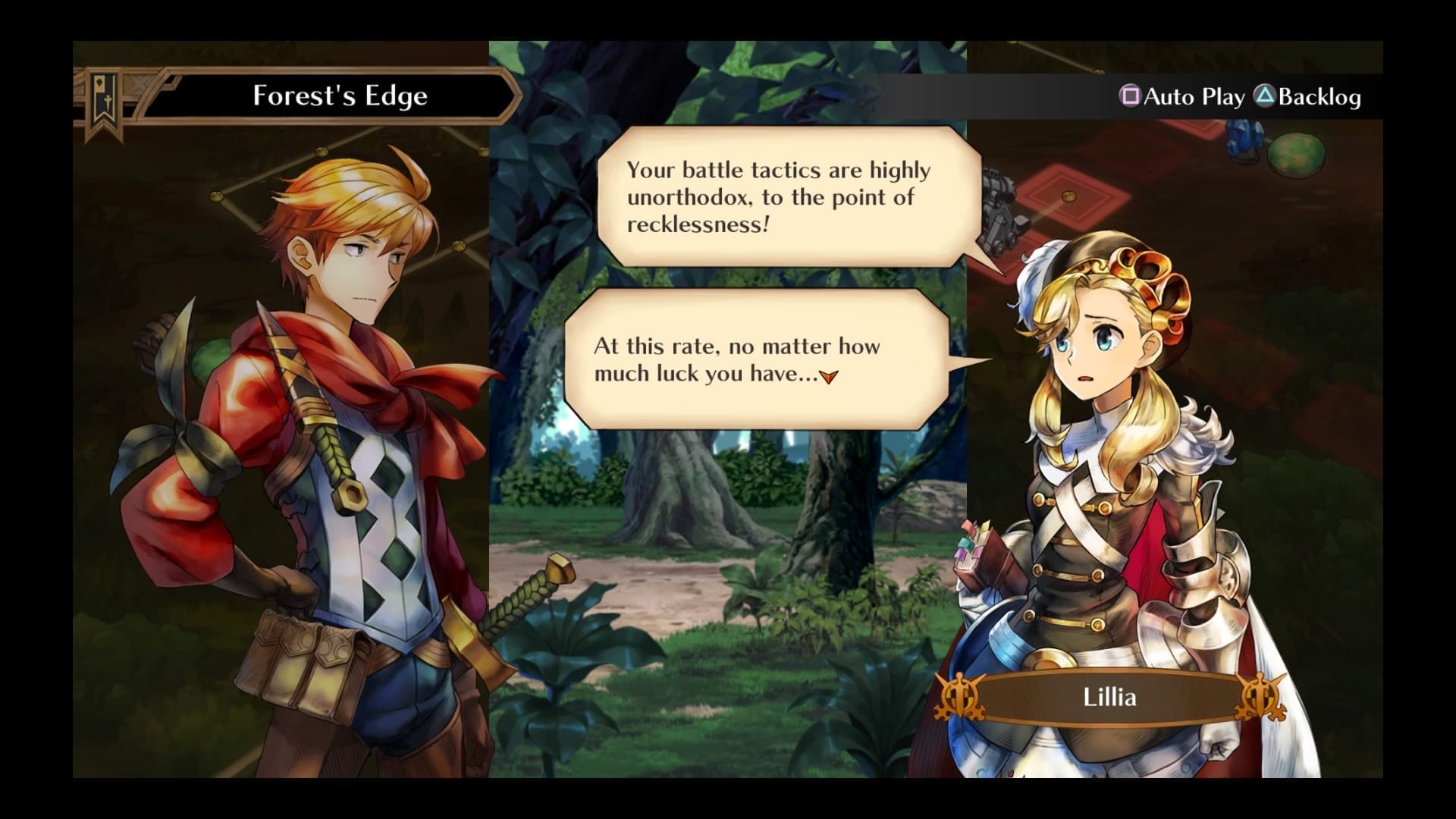Select the Forest's Edge location title bar
This screenshot has width=1456, height=819.
click(x=340, y=96)
